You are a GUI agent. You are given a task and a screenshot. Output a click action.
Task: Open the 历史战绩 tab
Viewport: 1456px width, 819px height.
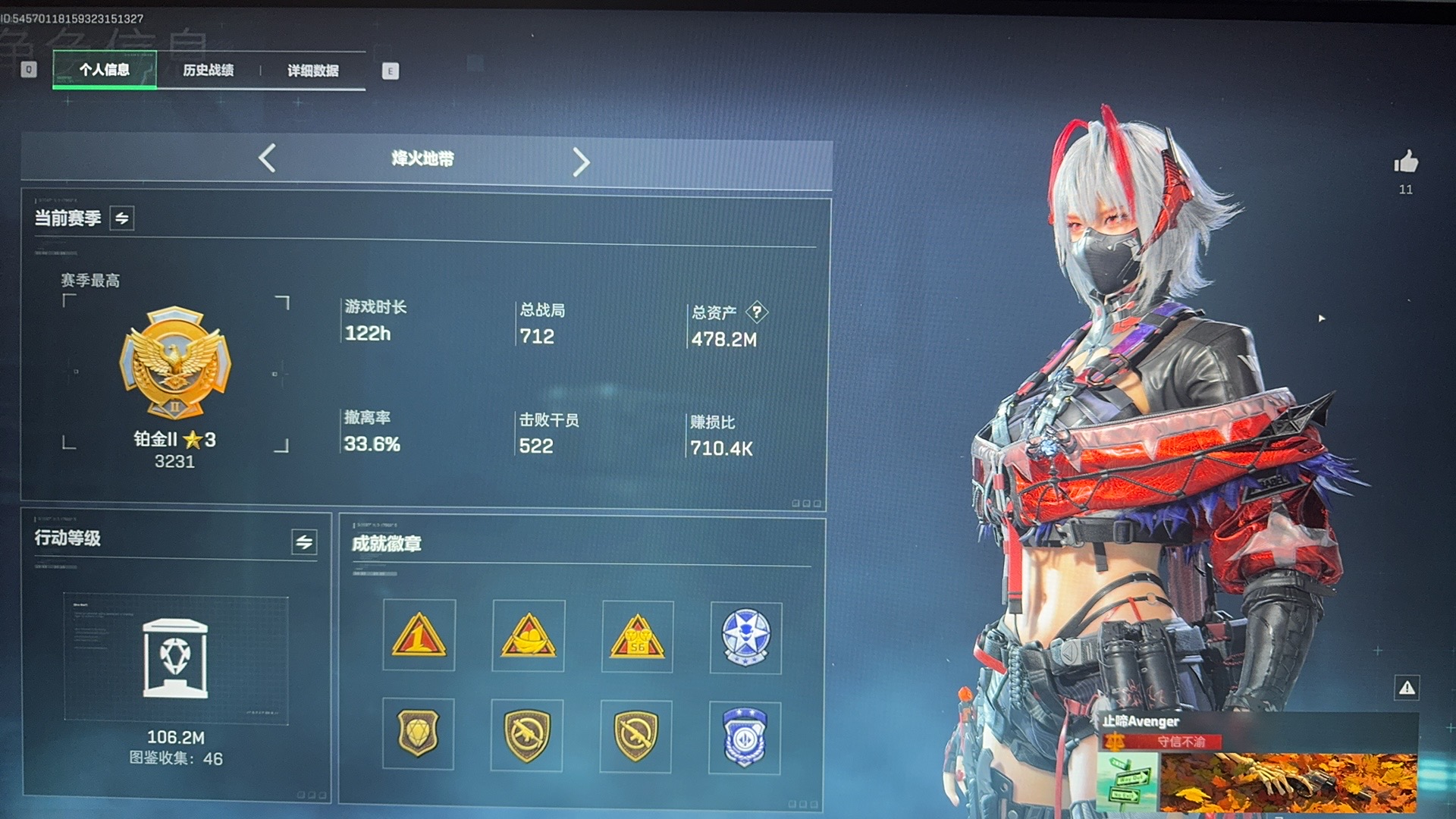tap(208, 70)
